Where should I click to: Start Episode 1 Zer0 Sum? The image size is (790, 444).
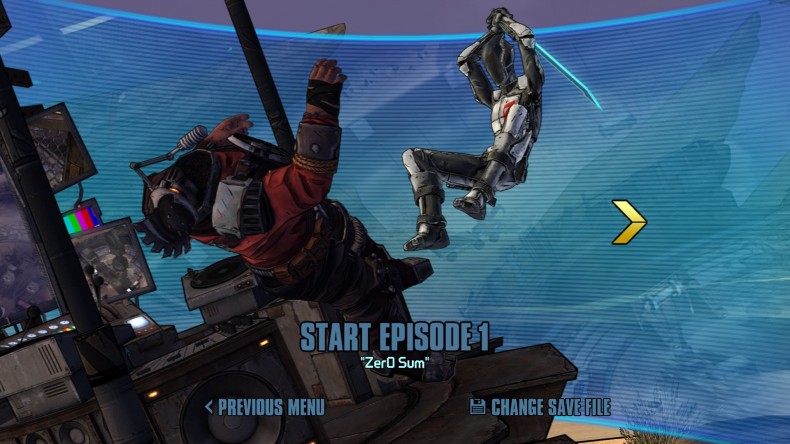coord(394,337)
